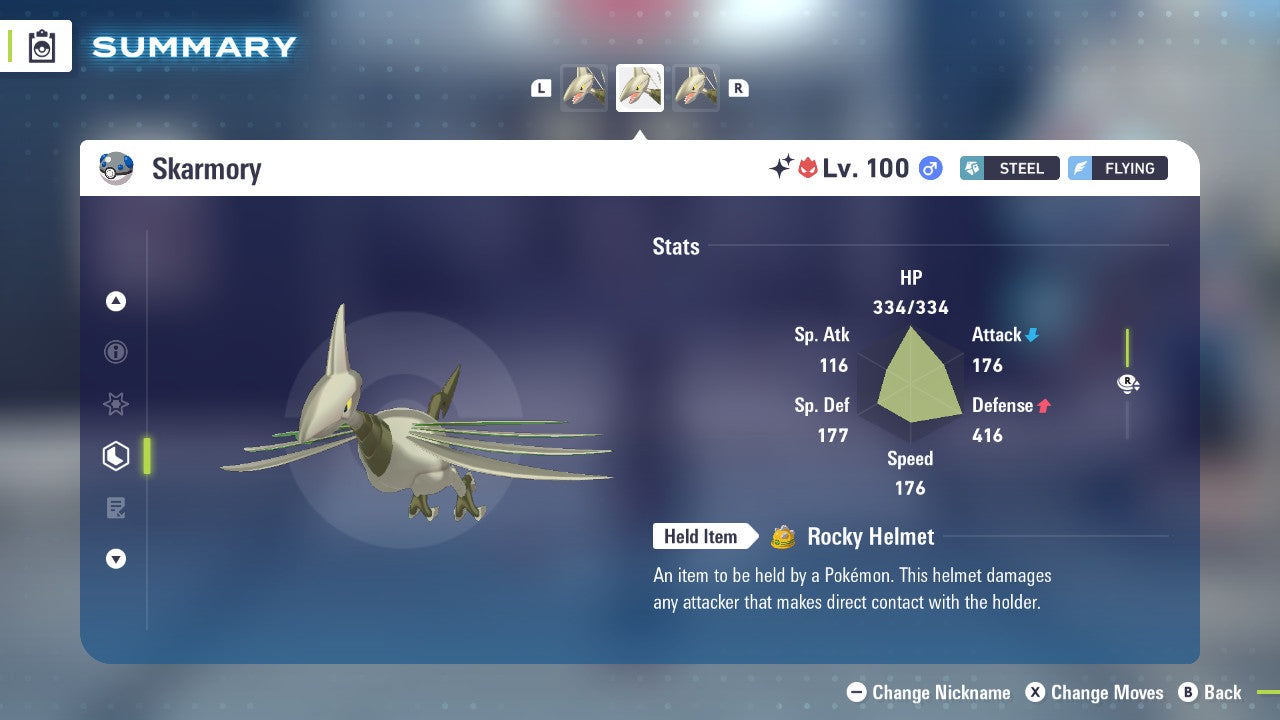
Task: Switch to the right Pokémon thumbnail tab
Action: tap(695, 88)
